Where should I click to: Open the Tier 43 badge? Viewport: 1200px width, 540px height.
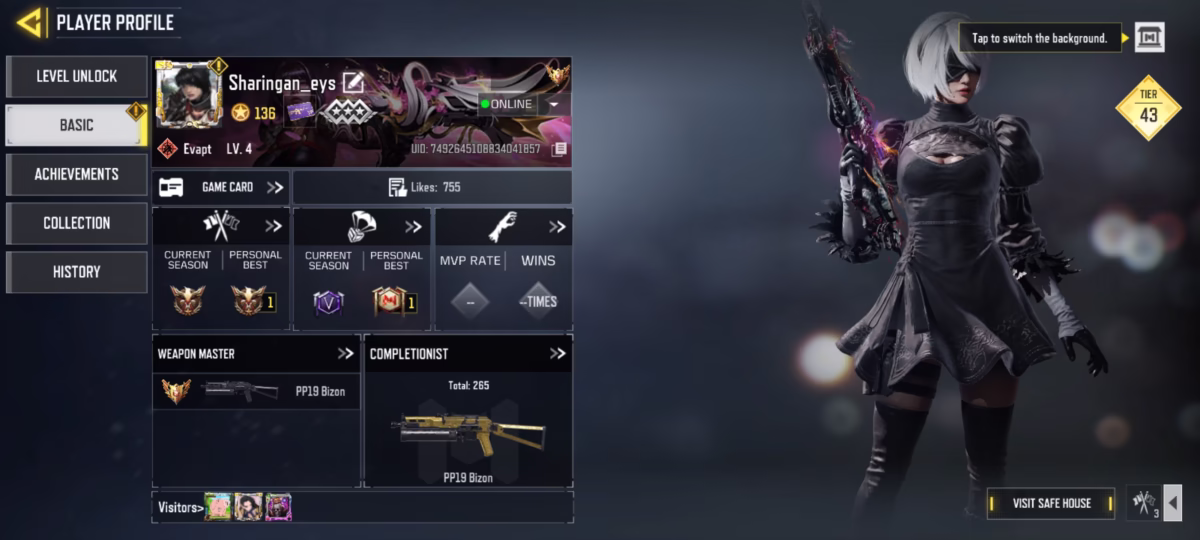1148,107
